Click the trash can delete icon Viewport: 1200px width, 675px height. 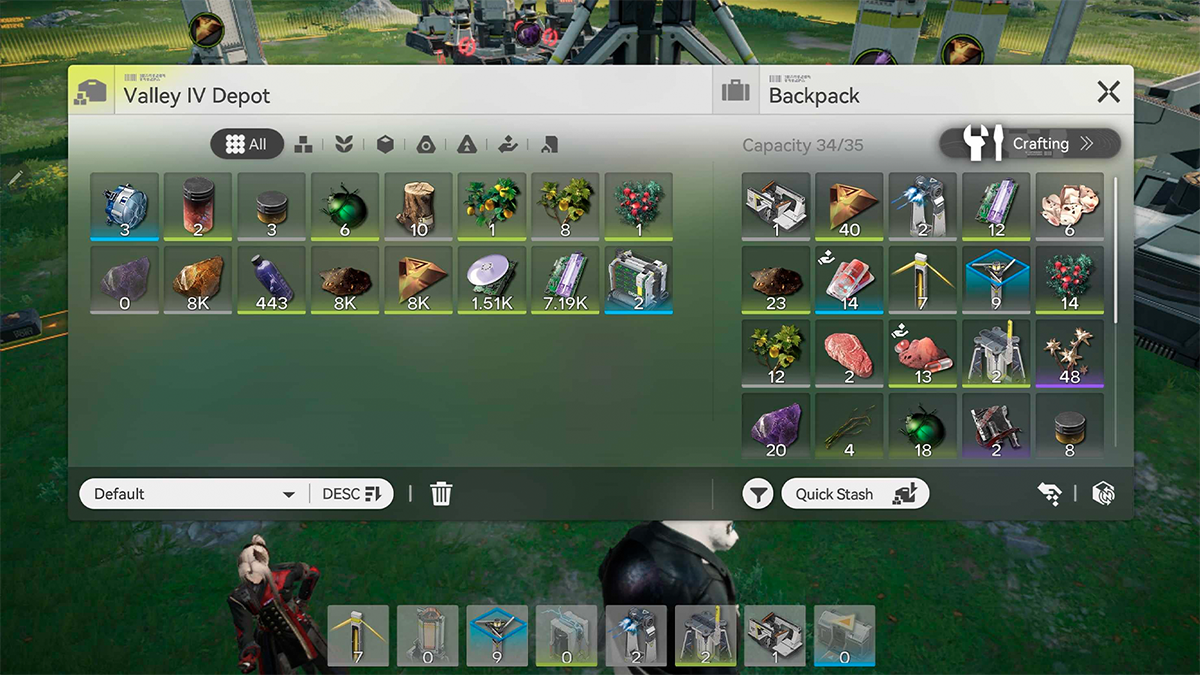coord(441,494)
